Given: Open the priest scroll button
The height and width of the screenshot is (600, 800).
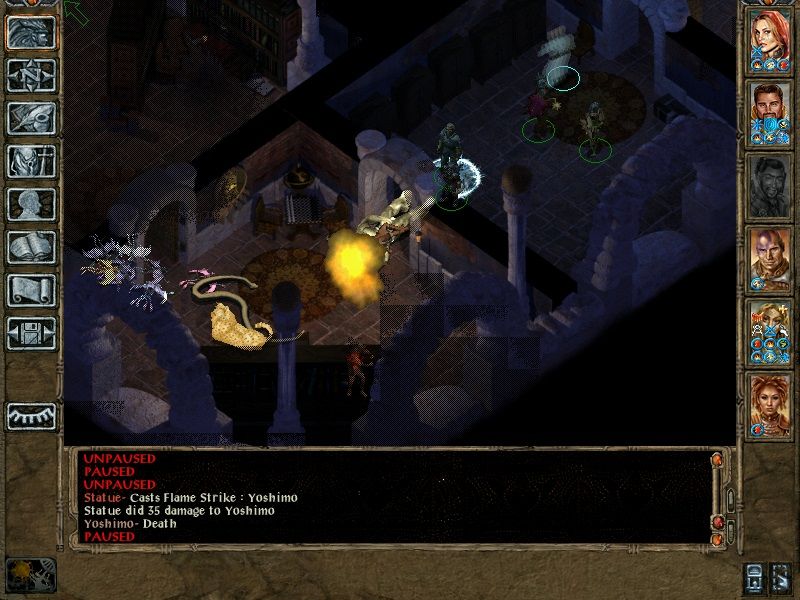Looking at the screenshot, I should 31,289.
